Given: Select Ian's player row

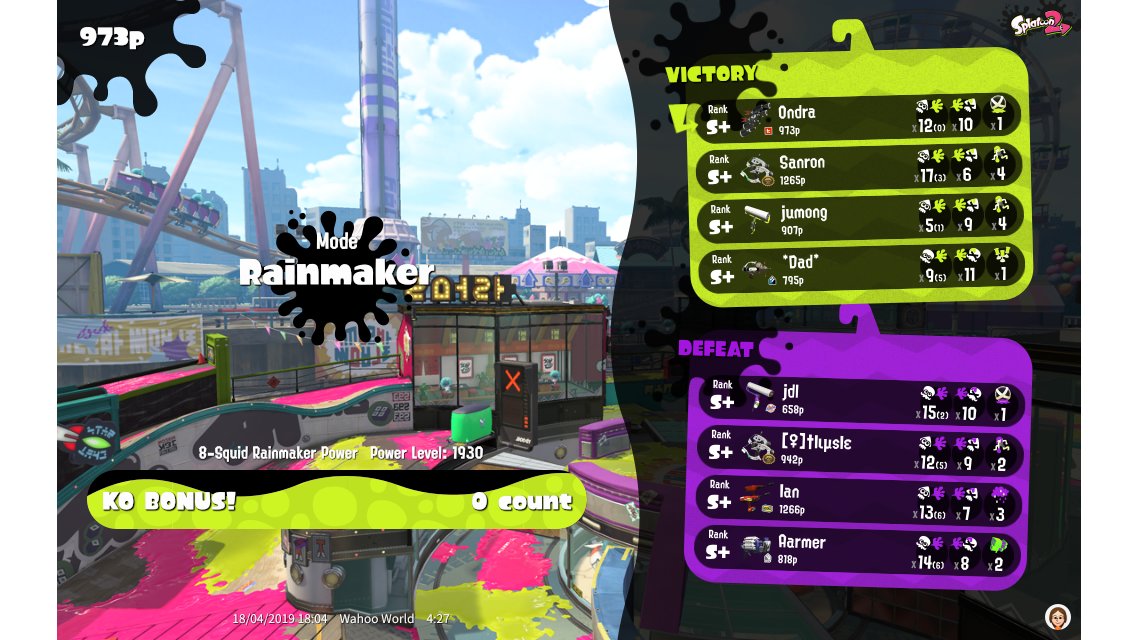Looking at the screenshot, I should [x=860, y=499].
